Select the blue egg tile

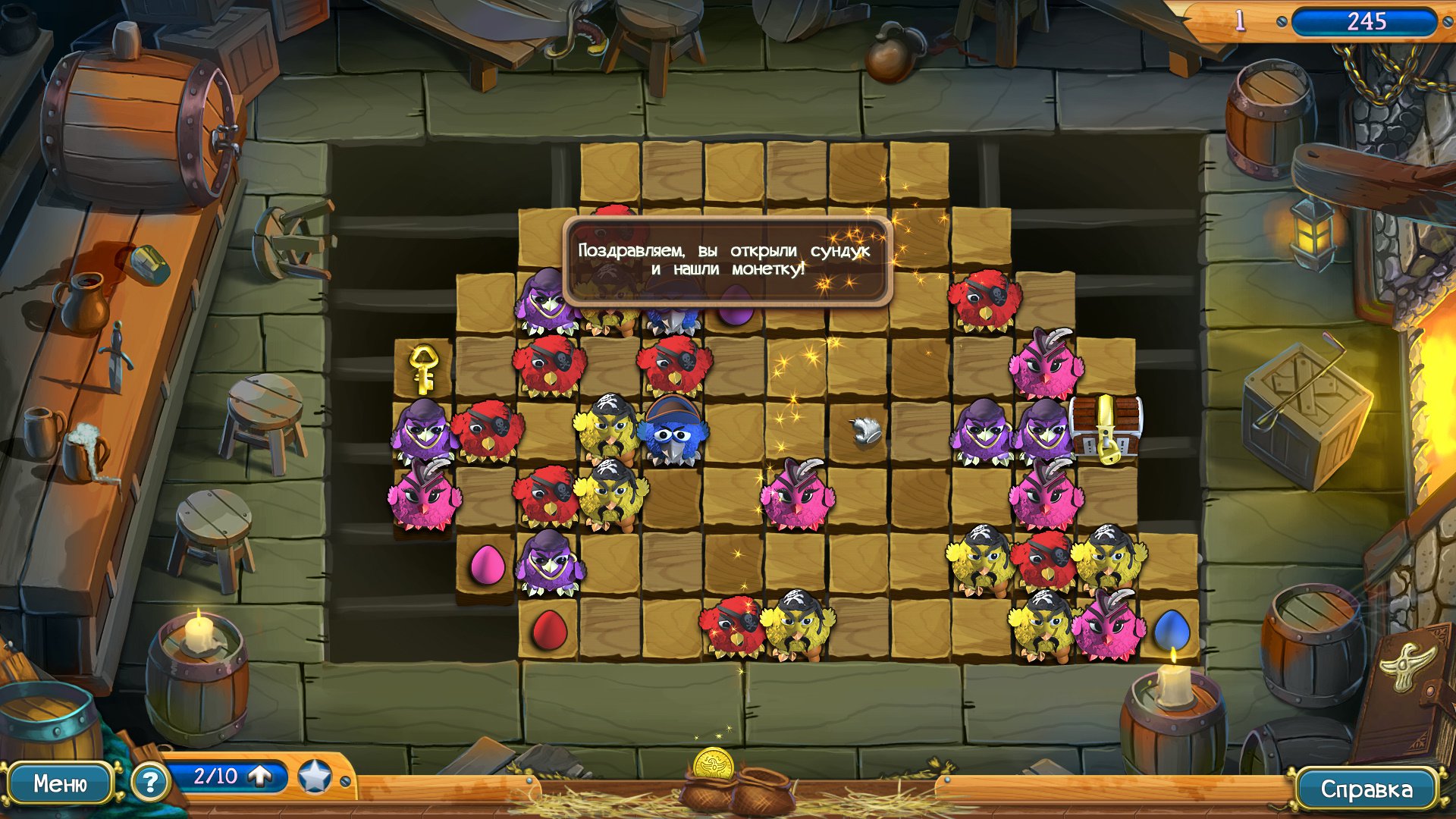pos(1170,629)
